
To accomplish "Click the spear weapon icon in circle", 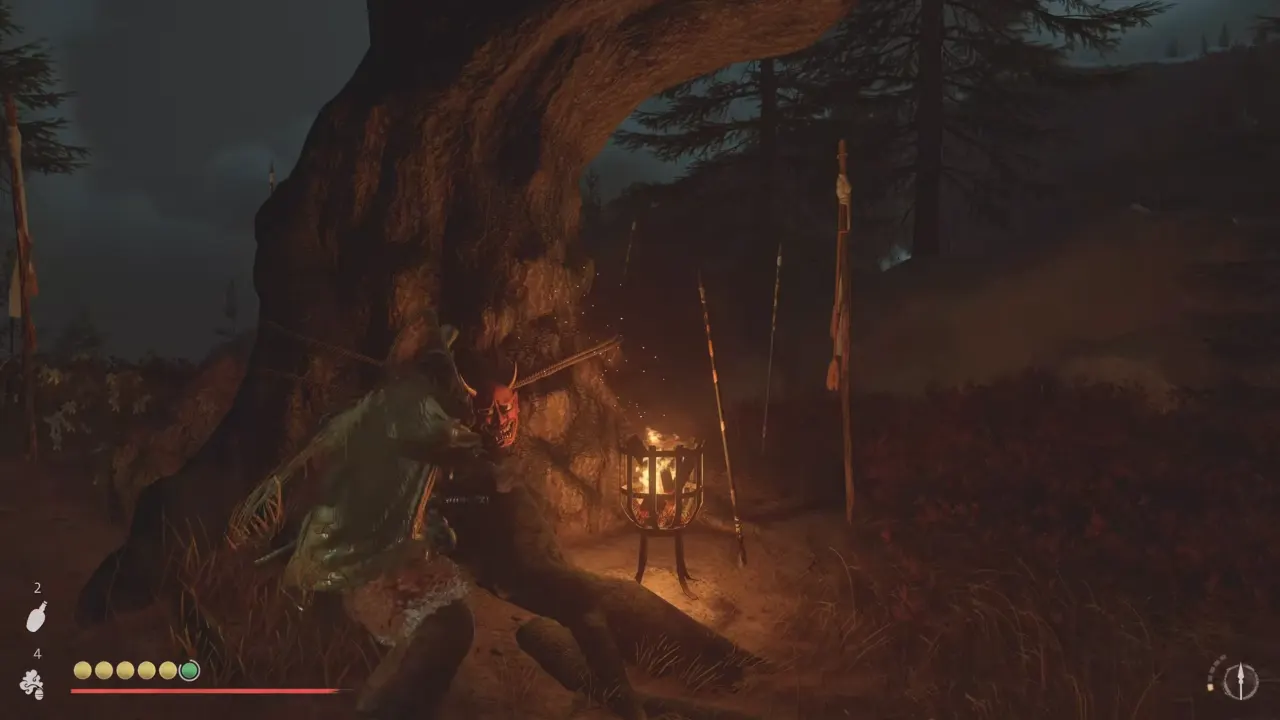I will pos(1240,681).
